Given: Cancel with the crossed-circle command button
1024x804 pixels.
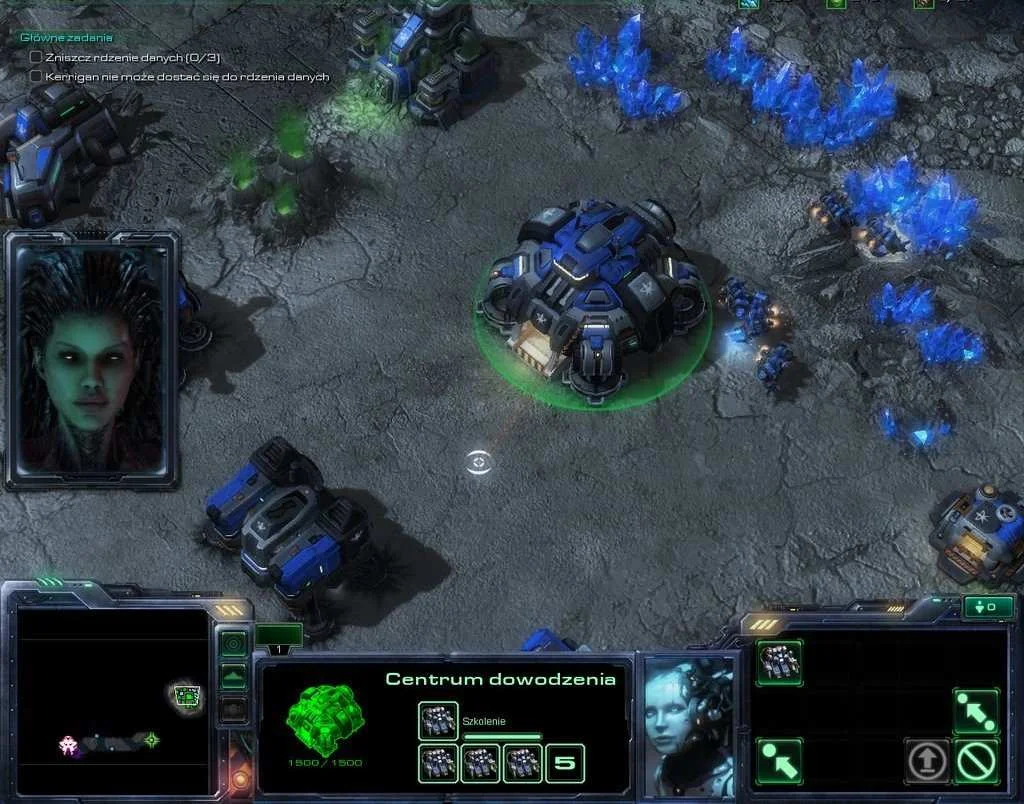Looking at the screenshot, I should click(976, 761).
